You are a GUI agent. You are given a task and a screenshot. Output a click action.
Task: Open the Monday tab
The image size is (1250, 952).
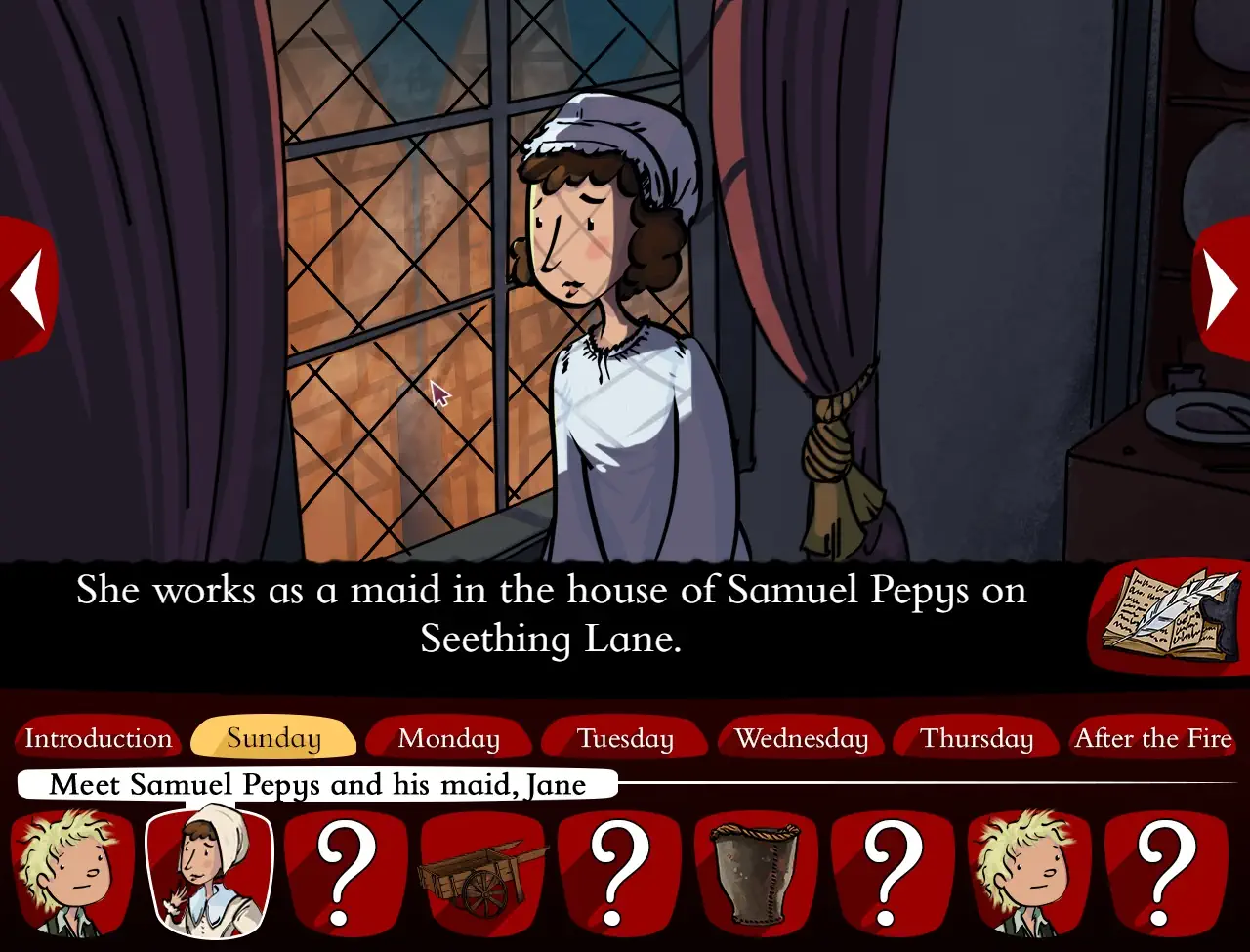tap(449, 739)
